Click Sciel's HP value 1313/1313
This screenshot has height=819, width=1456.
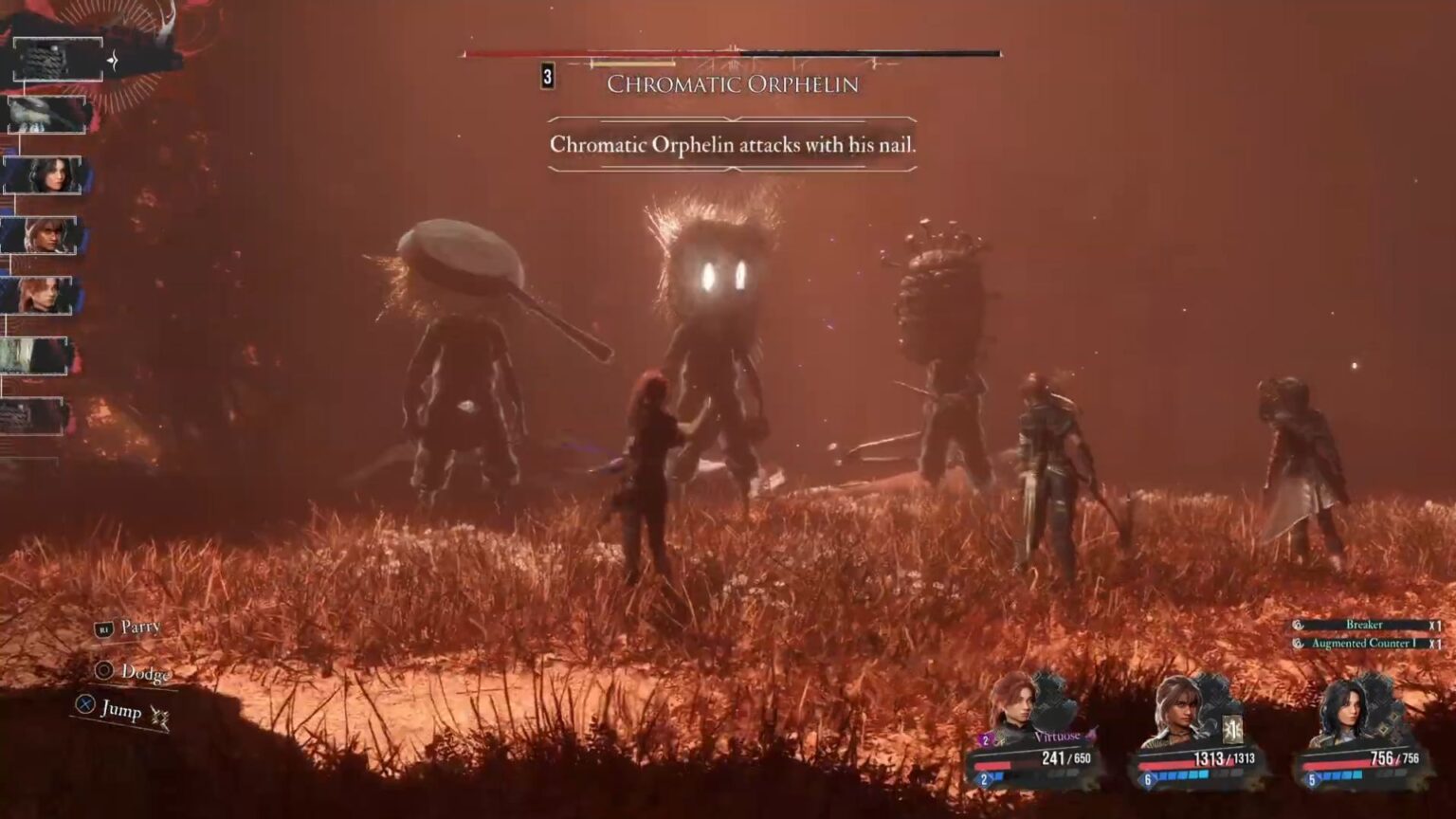tap(1225, 758)
